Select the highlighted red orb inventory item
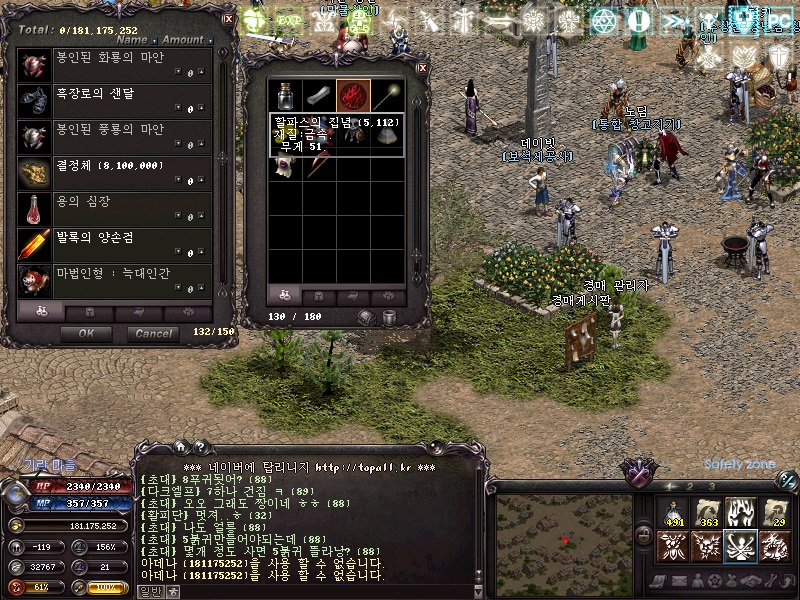This screenshot has height=600, width=800. 353,97
